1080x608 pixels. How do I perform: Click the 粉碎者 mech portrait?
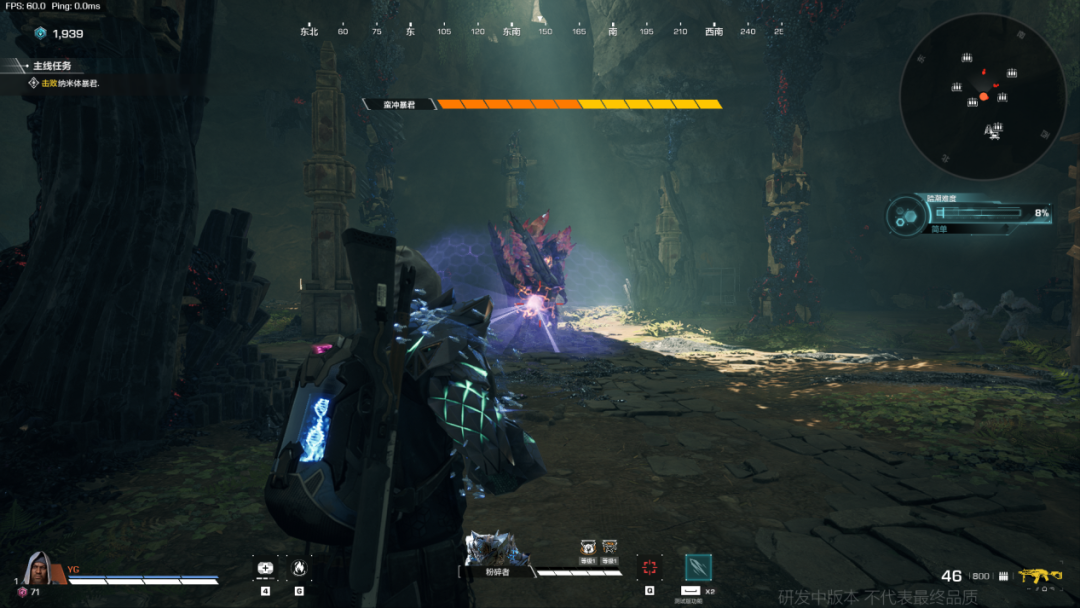495,550
